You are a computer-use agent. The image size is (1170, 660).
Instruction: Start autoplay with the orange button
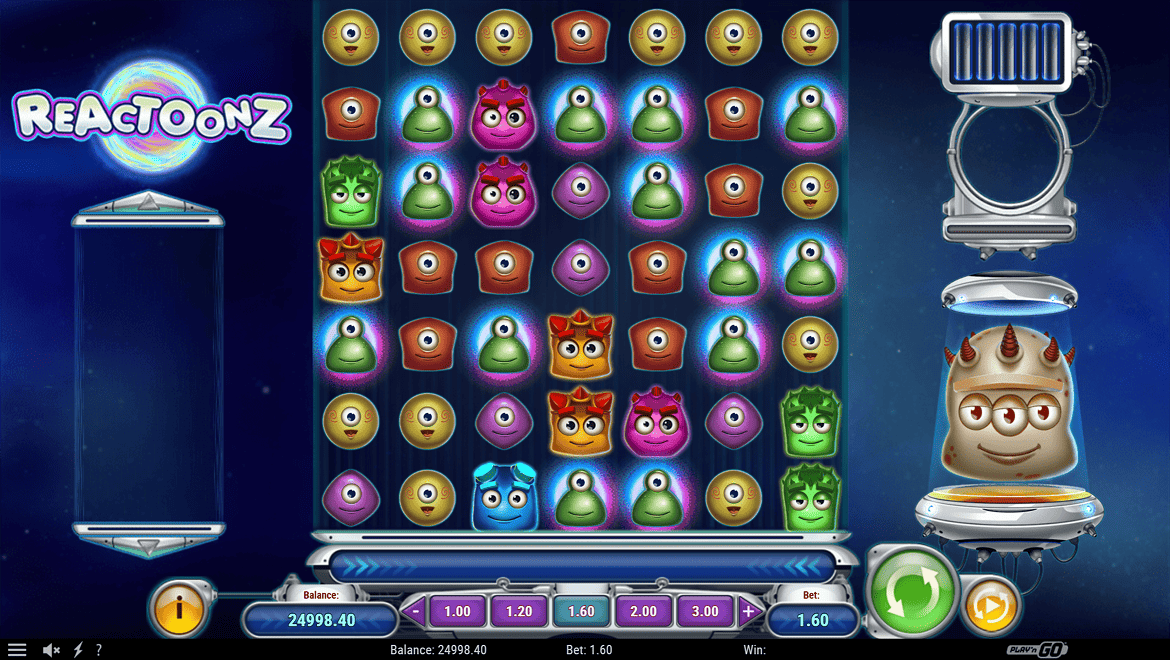pyautogui.click(x=989, y=604)
